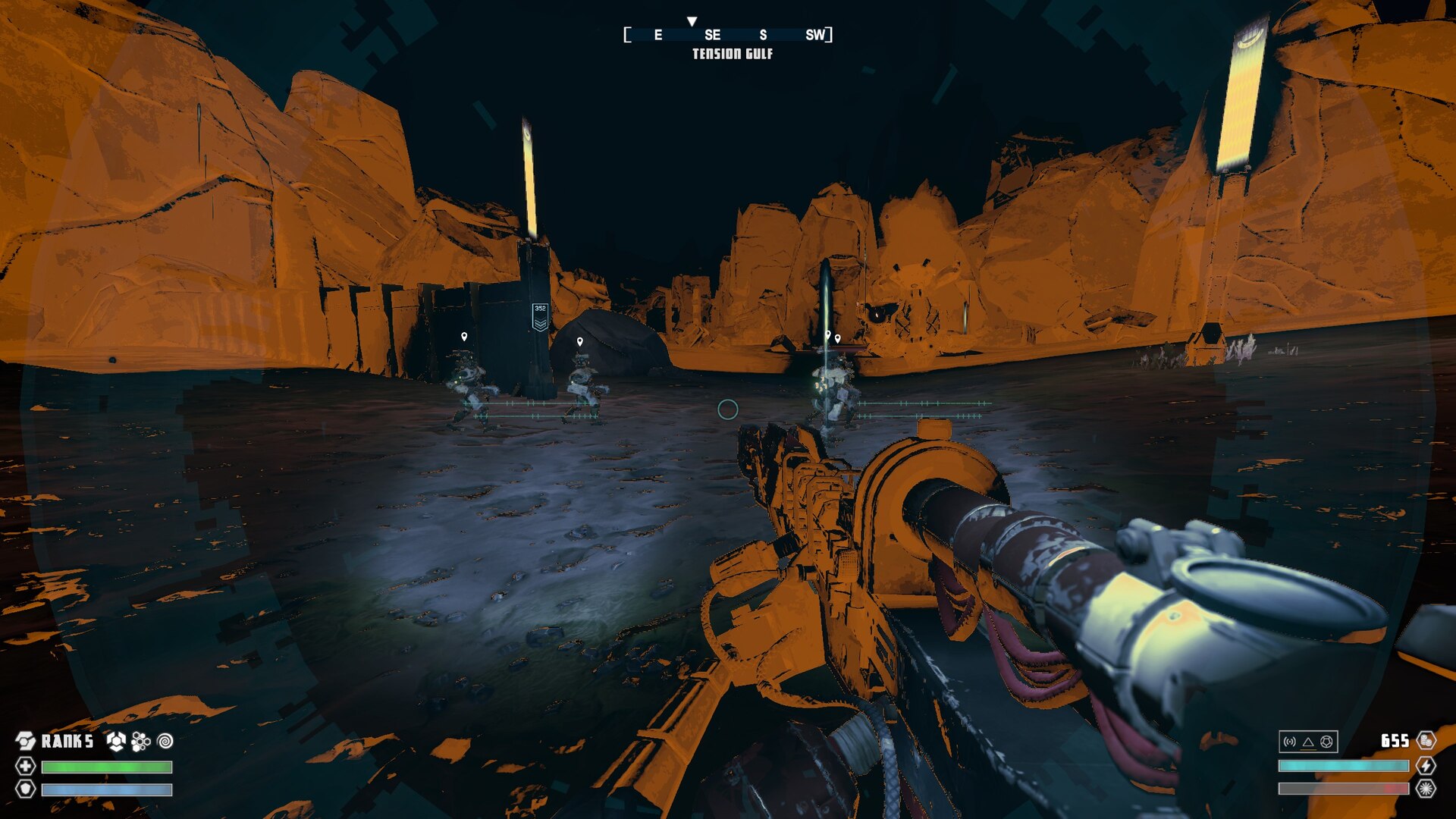Choose the triangle mode icon
This screenshot has width=1456, height=819.
coord(1308,742)
